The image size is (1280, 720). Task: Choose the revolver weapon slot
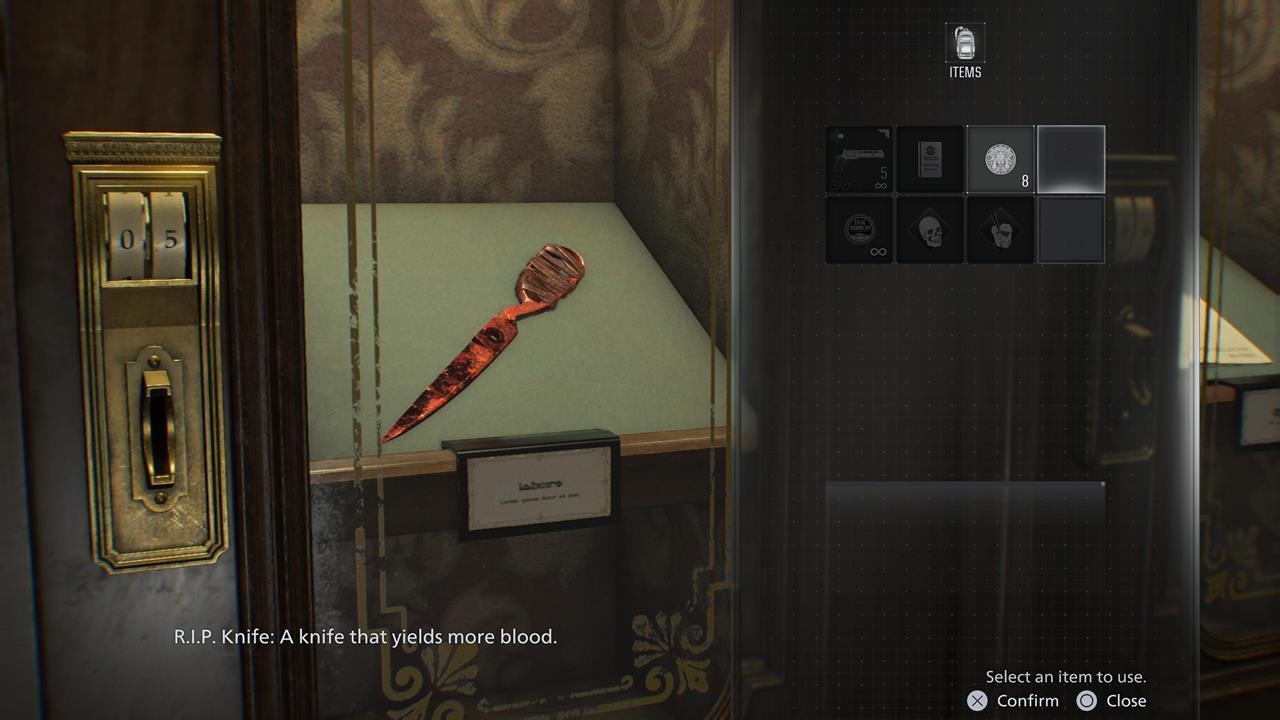(x=860, y=159)
